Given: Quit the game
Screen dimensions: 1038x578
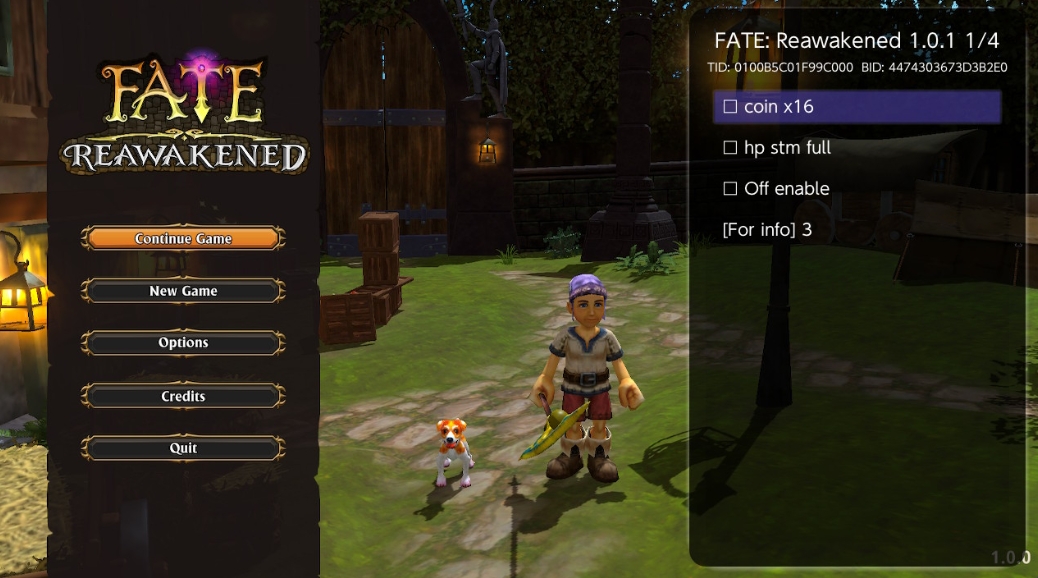Looking at the screenshot, I should point(183,448).
